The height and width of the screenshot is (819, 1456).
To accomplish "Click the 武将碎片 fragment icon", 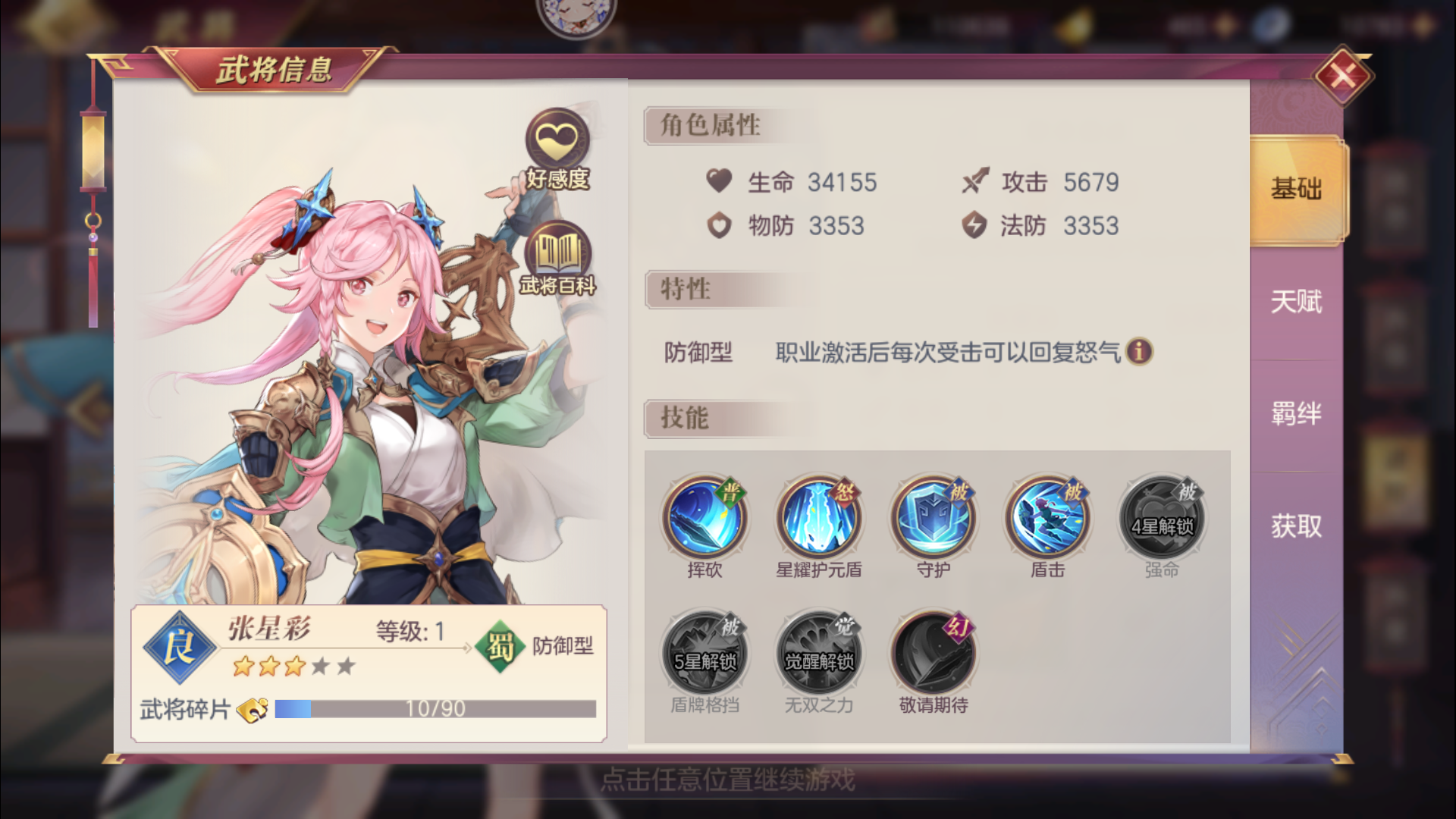I will (x=253, y=710).
